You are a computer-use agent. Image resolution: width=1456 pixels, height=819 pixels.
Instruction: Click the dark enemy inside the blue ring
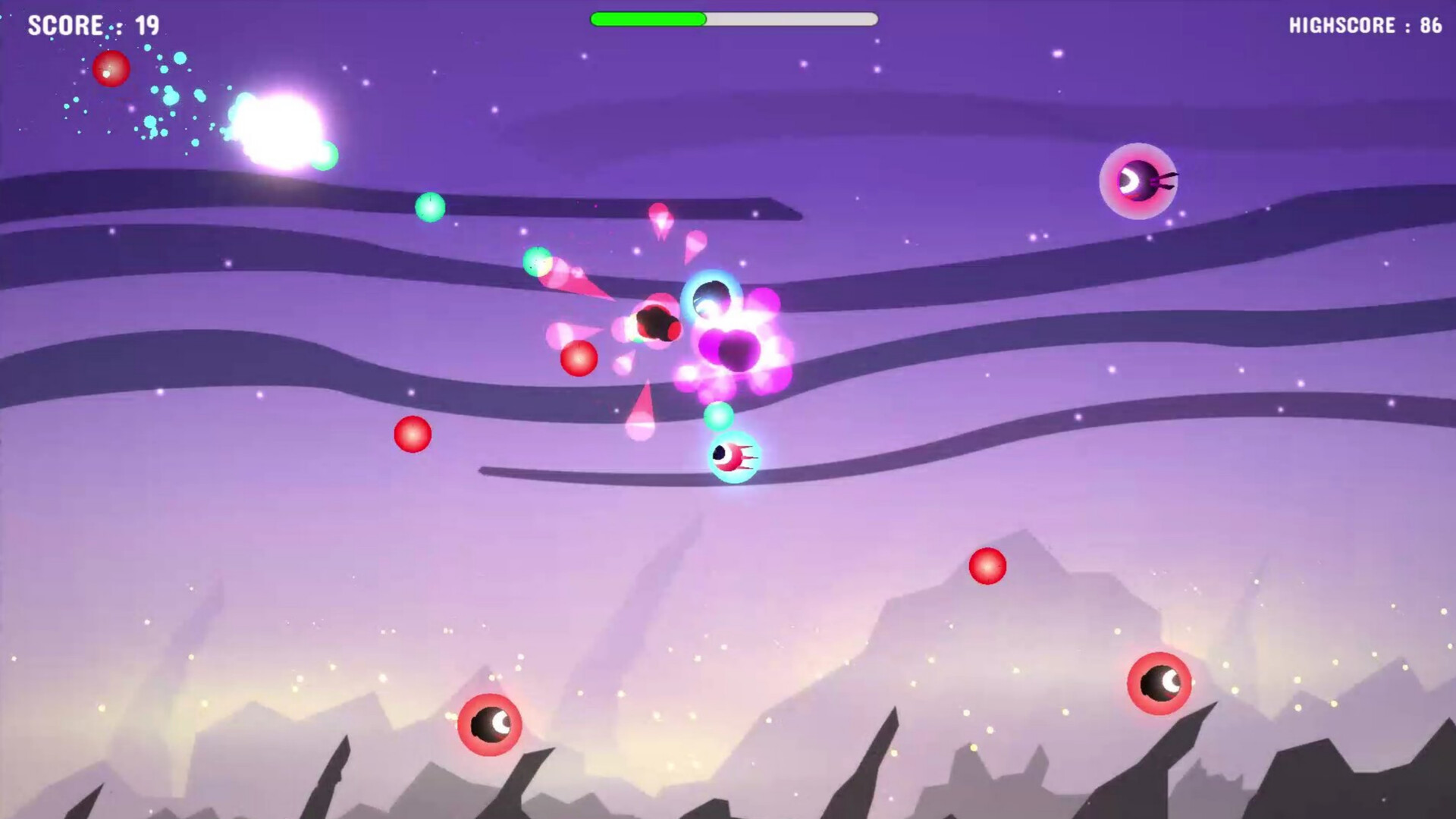711,296
